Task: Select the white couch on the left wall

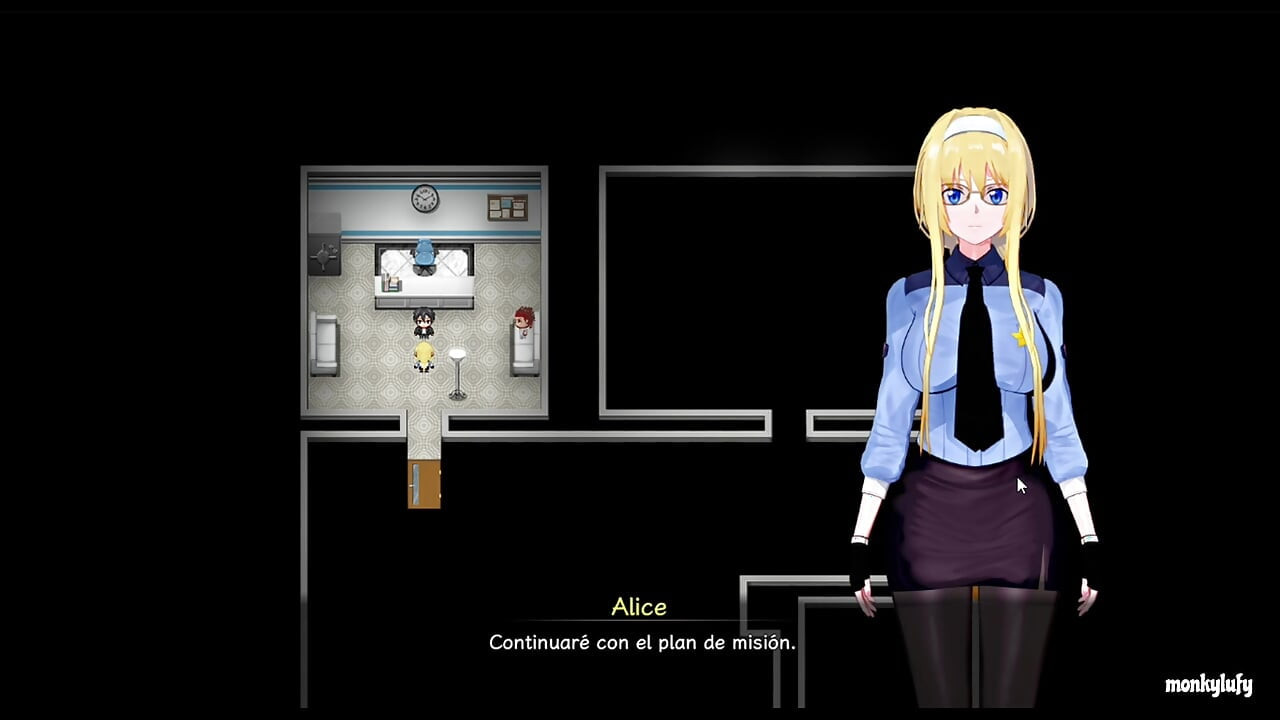Action: pos(326,340)
